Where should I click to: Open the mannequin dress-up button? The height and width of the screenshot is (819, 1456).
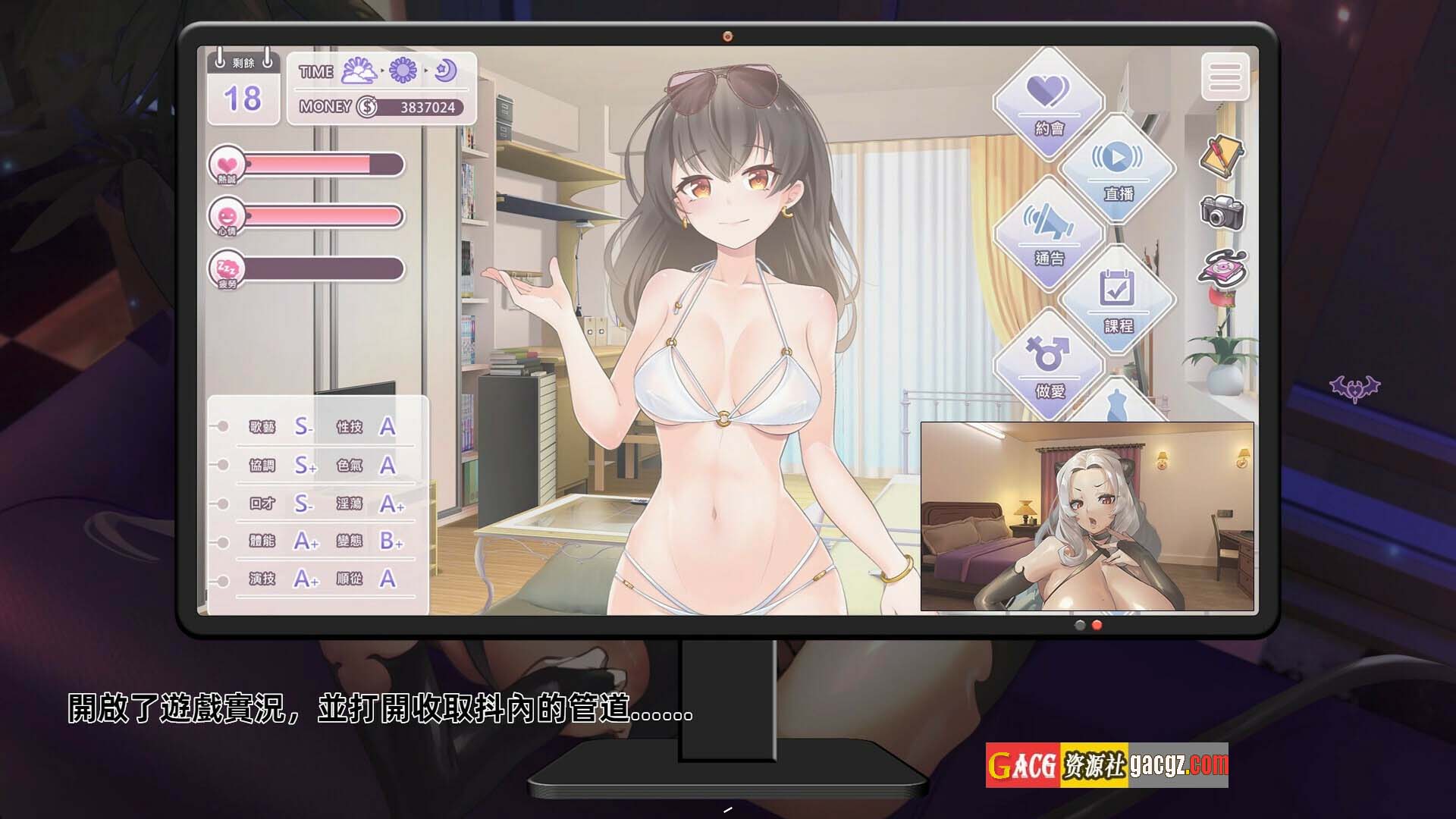click(1115, 403)
